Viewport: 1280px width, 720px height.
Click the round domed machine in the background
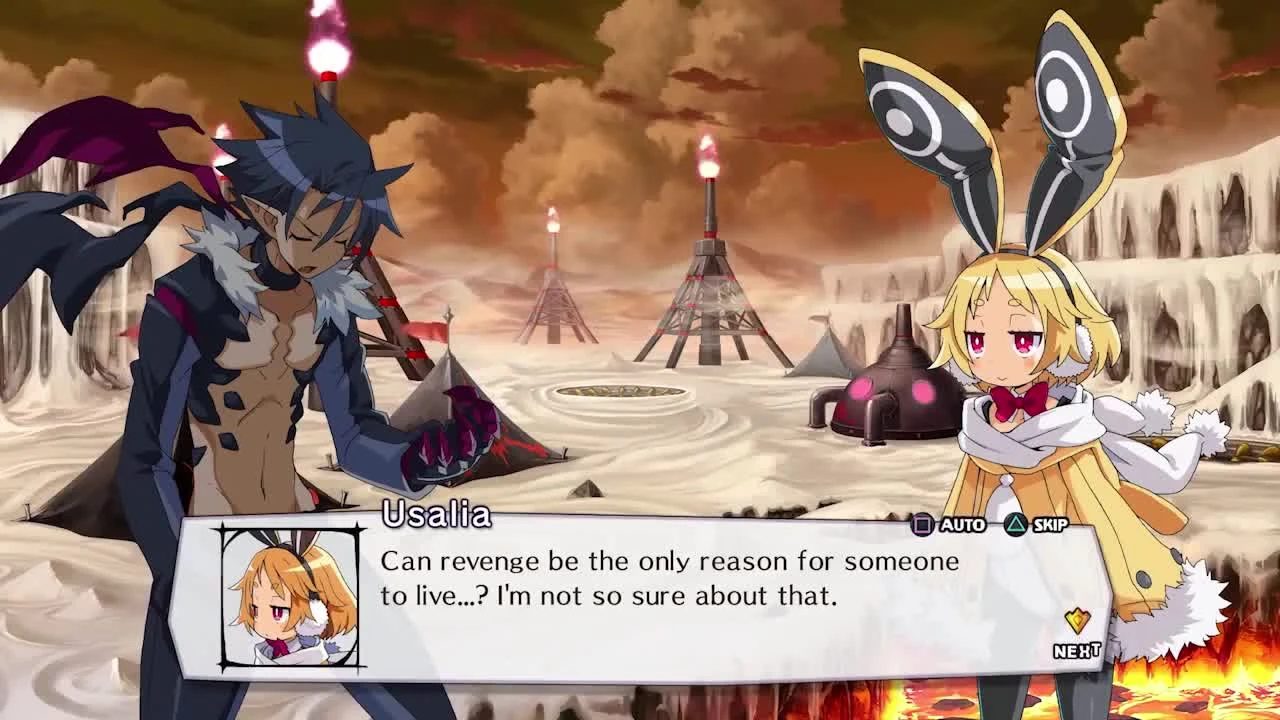[x=886, y=390]
